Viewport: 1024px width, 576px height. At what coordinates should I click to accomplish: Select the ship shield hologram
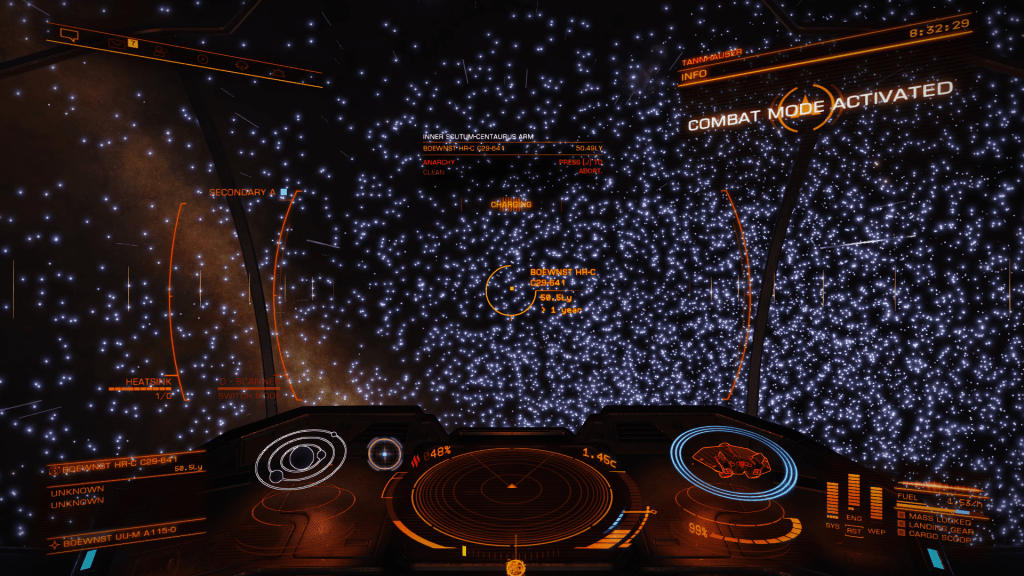coord(731,463)
